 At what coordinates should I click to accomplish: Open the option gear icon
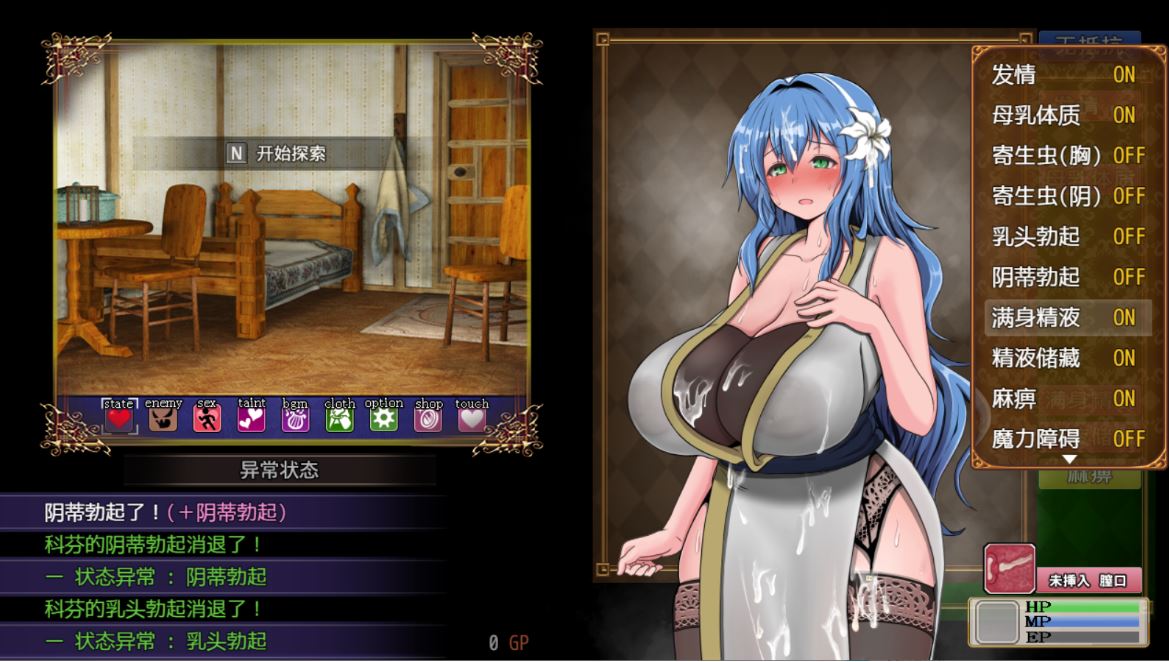coord(383,419)
